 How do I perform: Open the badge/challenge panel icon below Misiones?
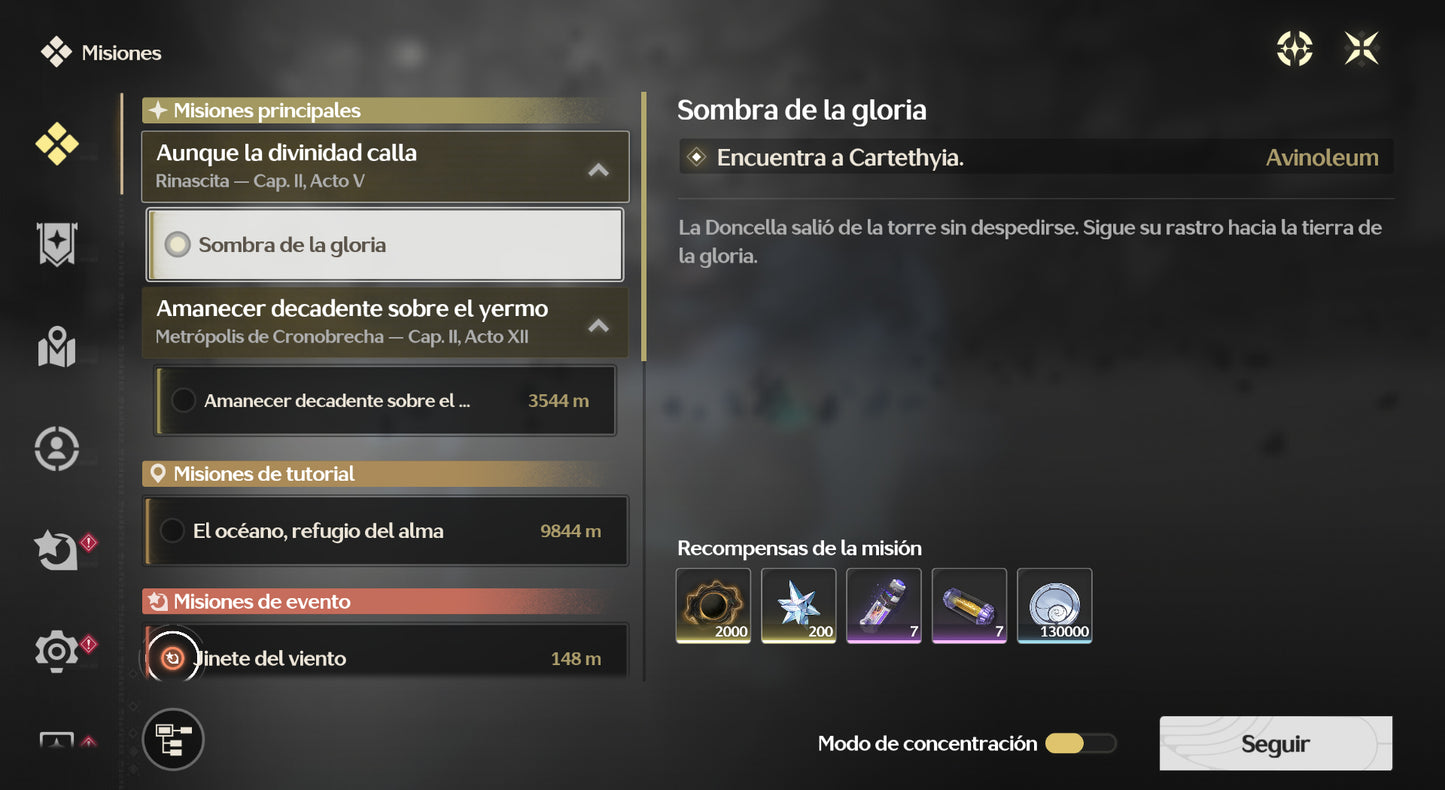57,244
